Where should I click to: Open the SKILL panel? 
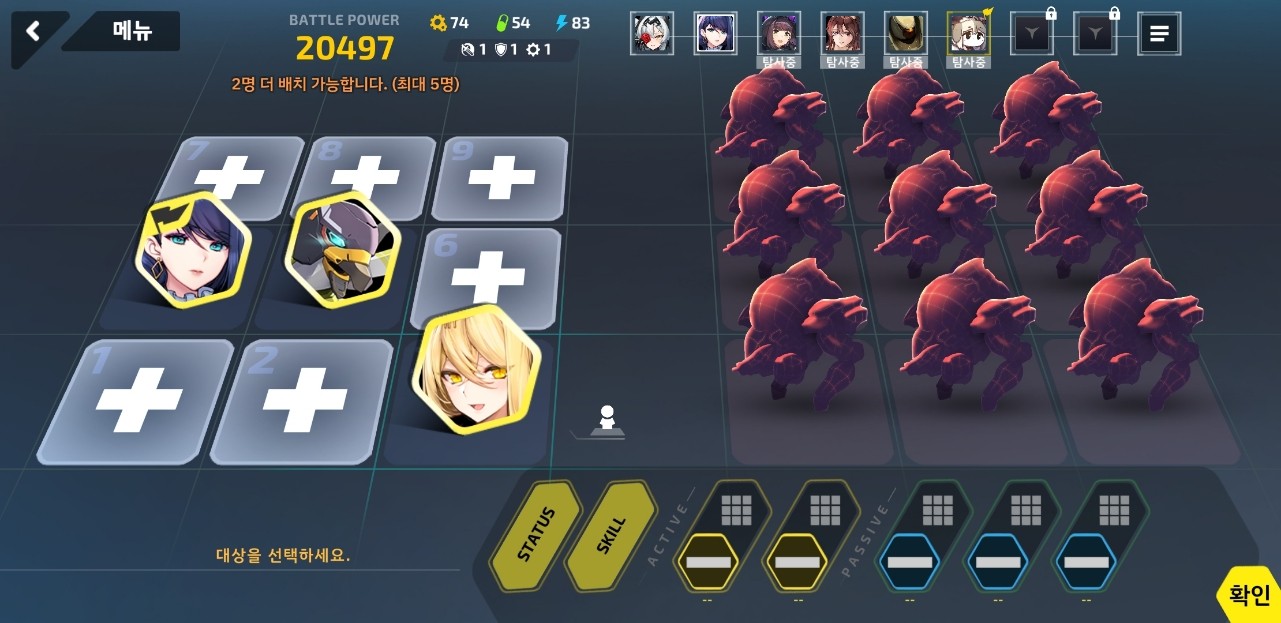(611, 535)
